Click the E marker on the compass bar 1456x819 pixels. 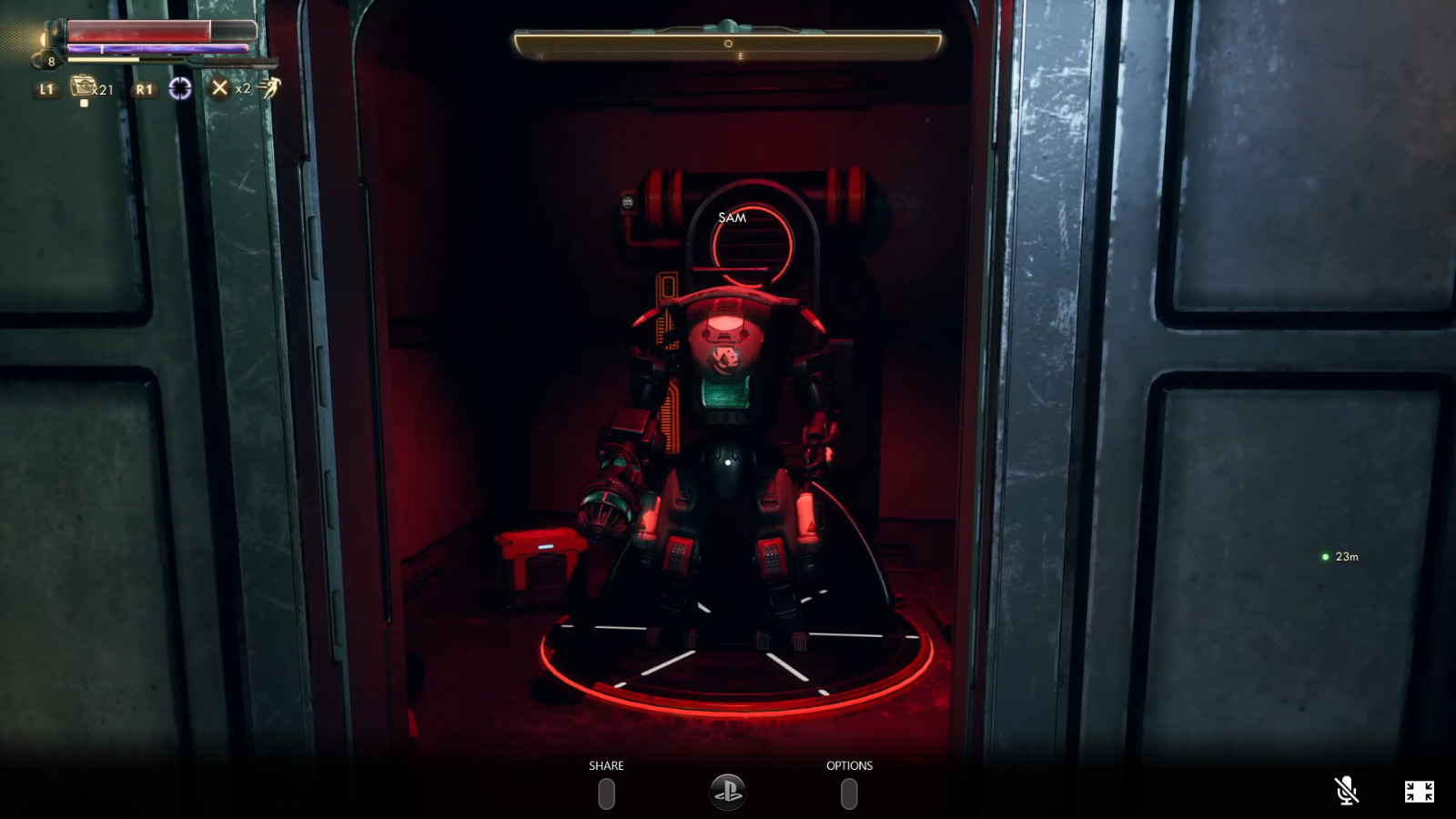741,56
